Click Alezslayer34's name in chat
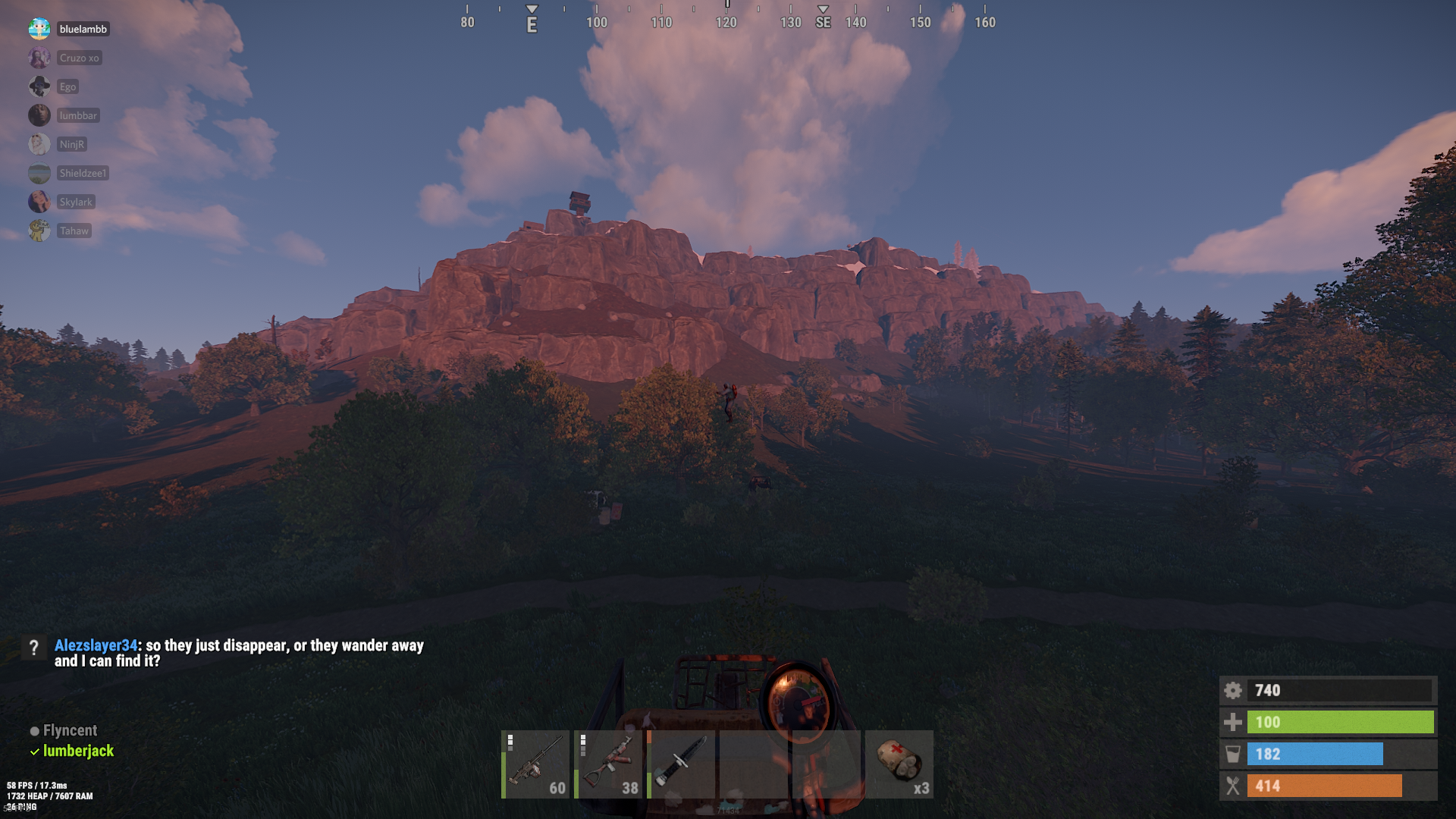The height and width of the screenshot is (819, 1456). click(x=96, y=645)
